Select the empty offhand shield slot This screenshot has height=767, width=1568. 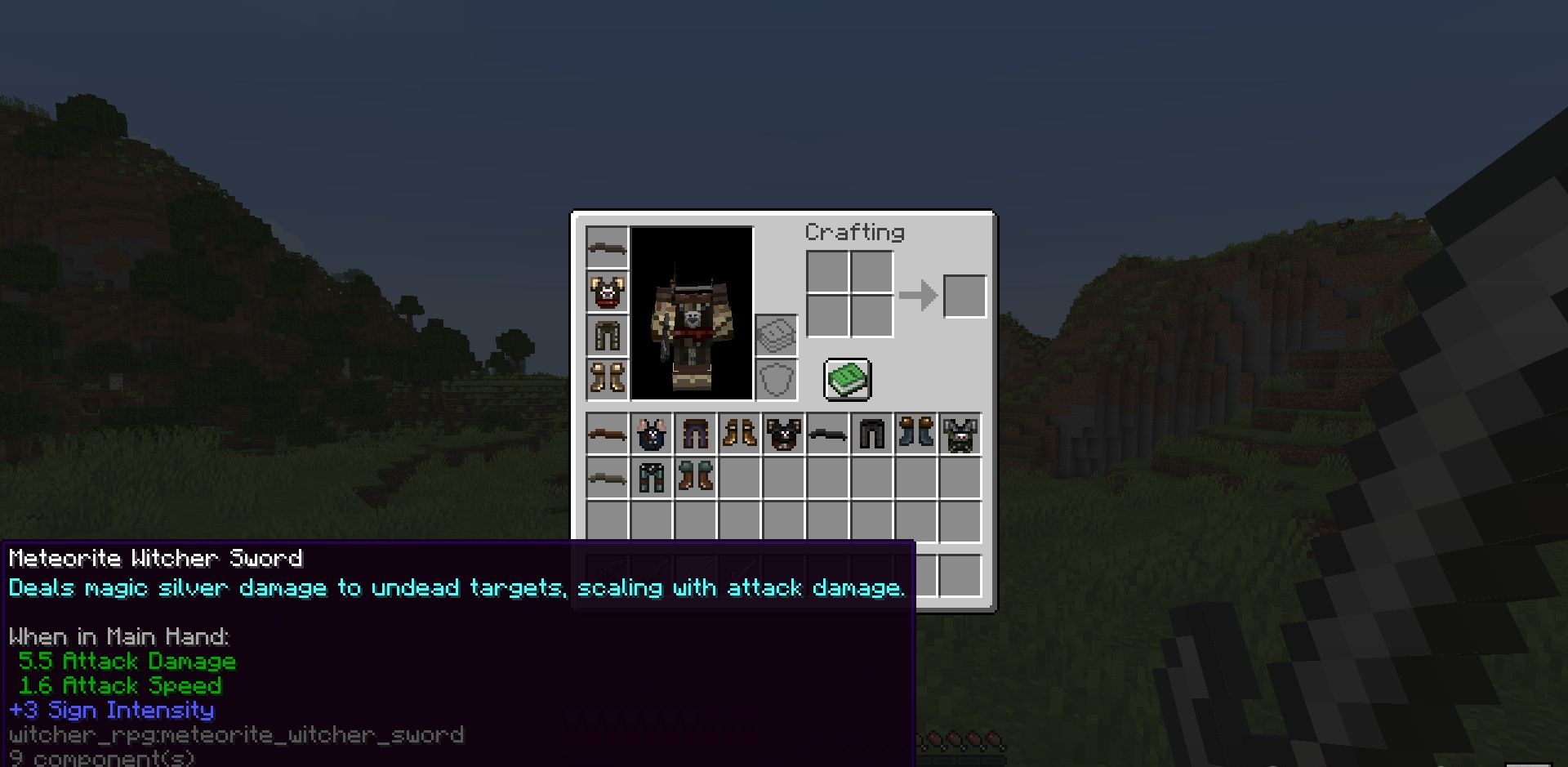(x=777, y=380)
